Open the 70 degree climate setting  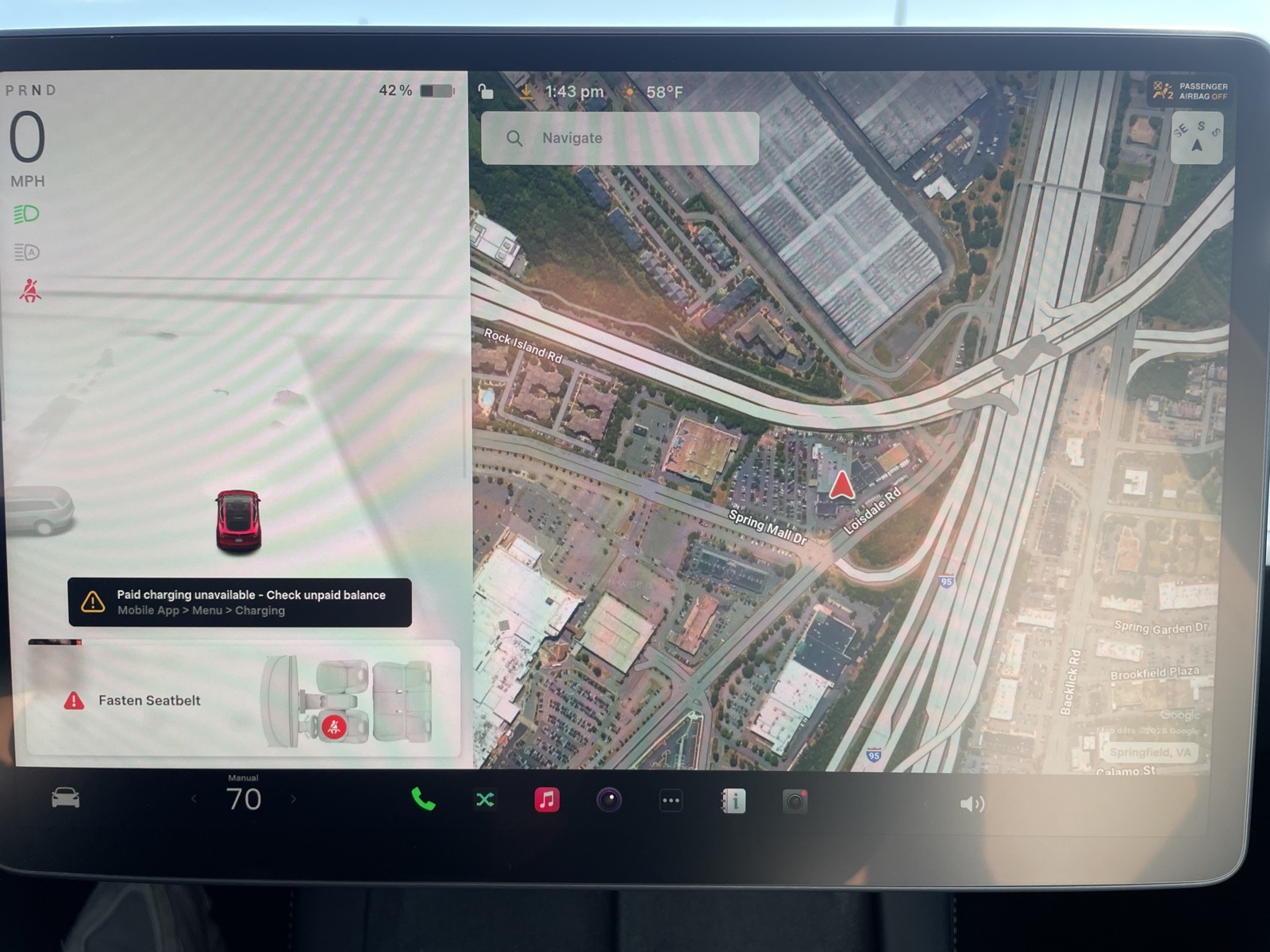[244, 798]
